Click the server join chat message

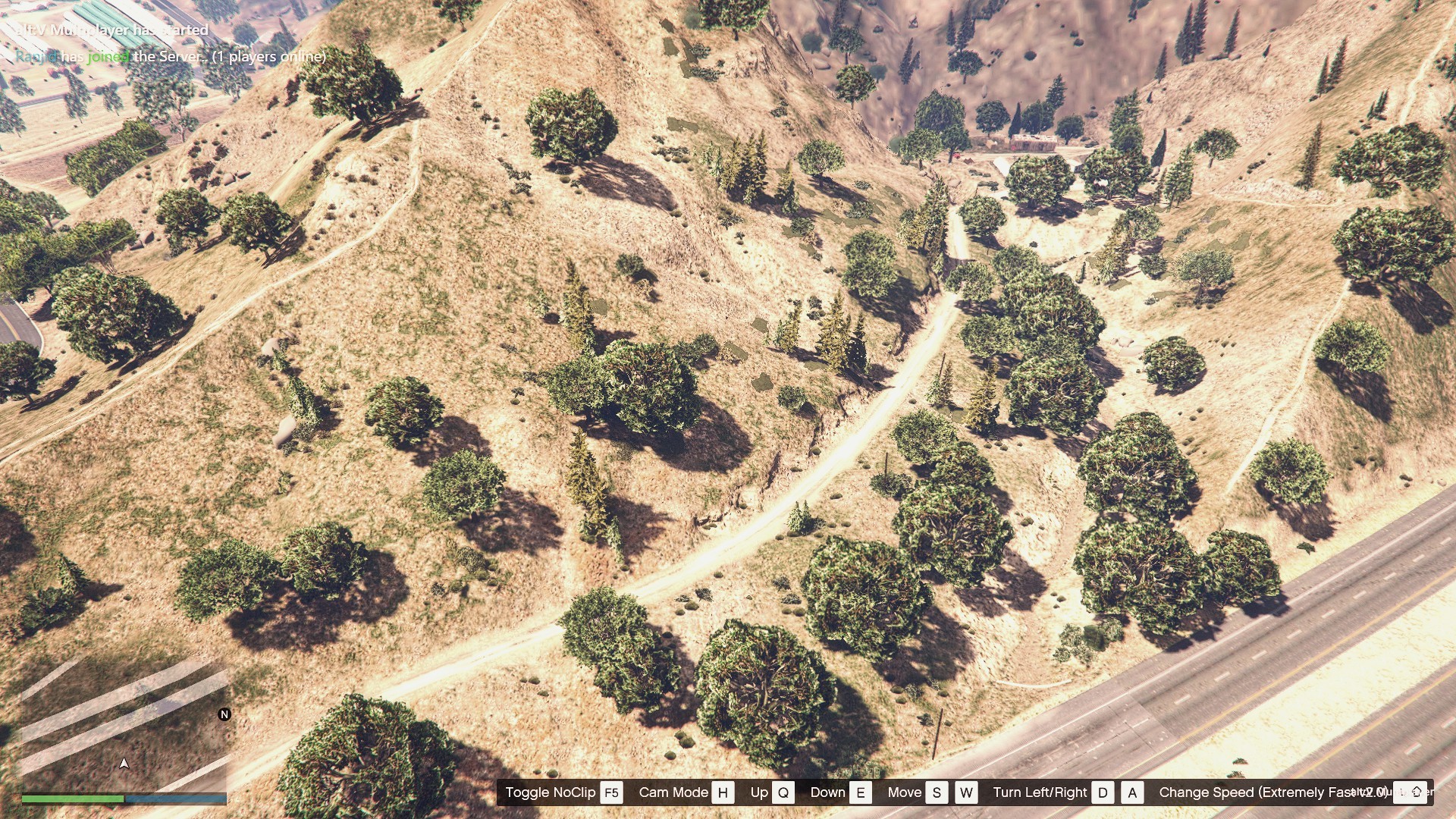[x=171, y=56]
